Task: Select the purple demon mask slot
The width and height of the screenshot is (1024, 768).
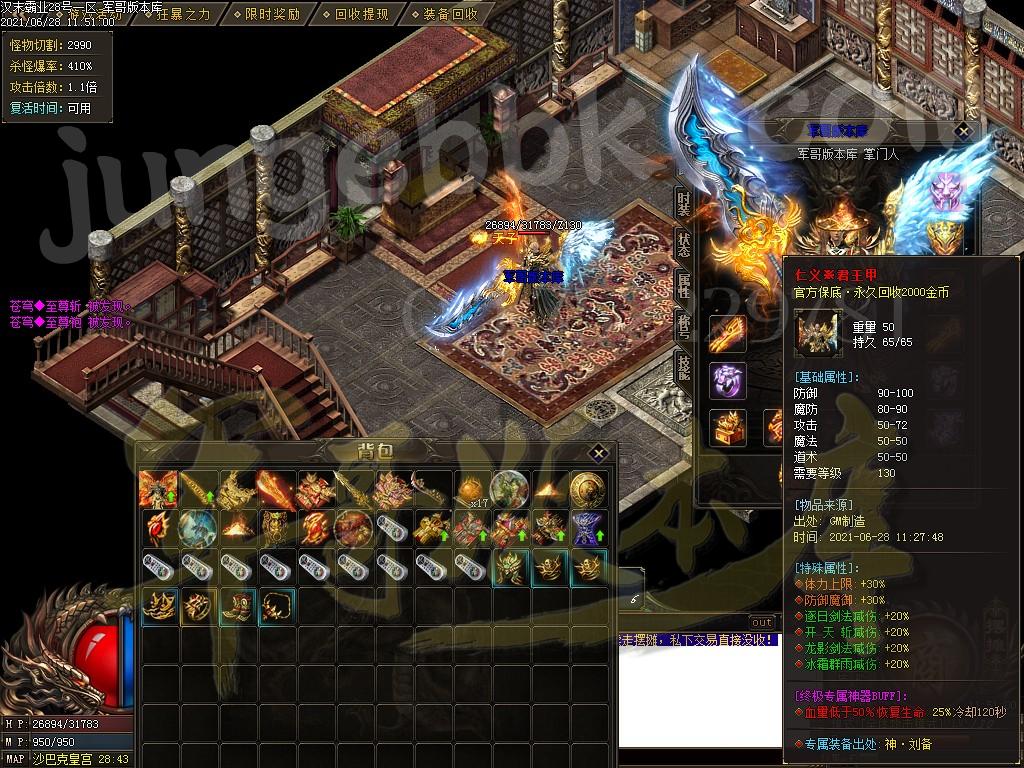Action: [x=945, y=190]
